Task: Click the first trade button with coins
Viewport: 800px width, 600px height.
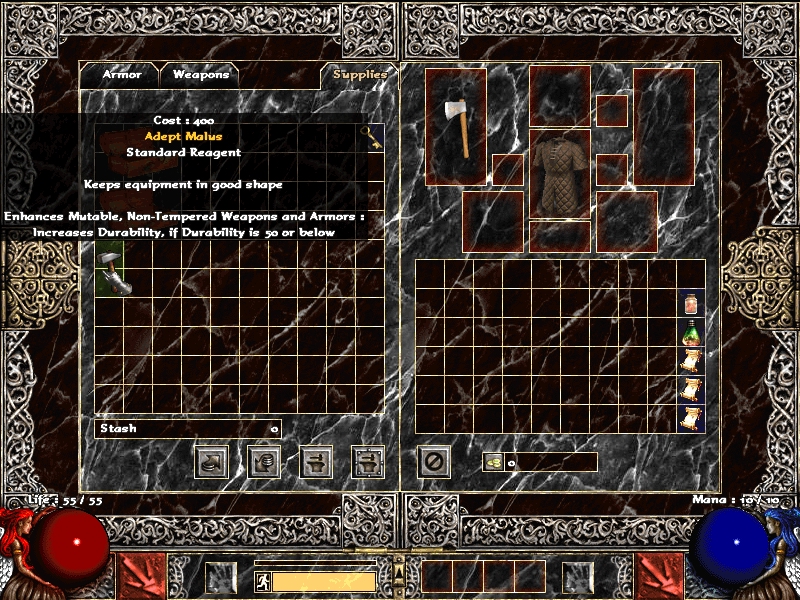Action: [x=210, y=461]
